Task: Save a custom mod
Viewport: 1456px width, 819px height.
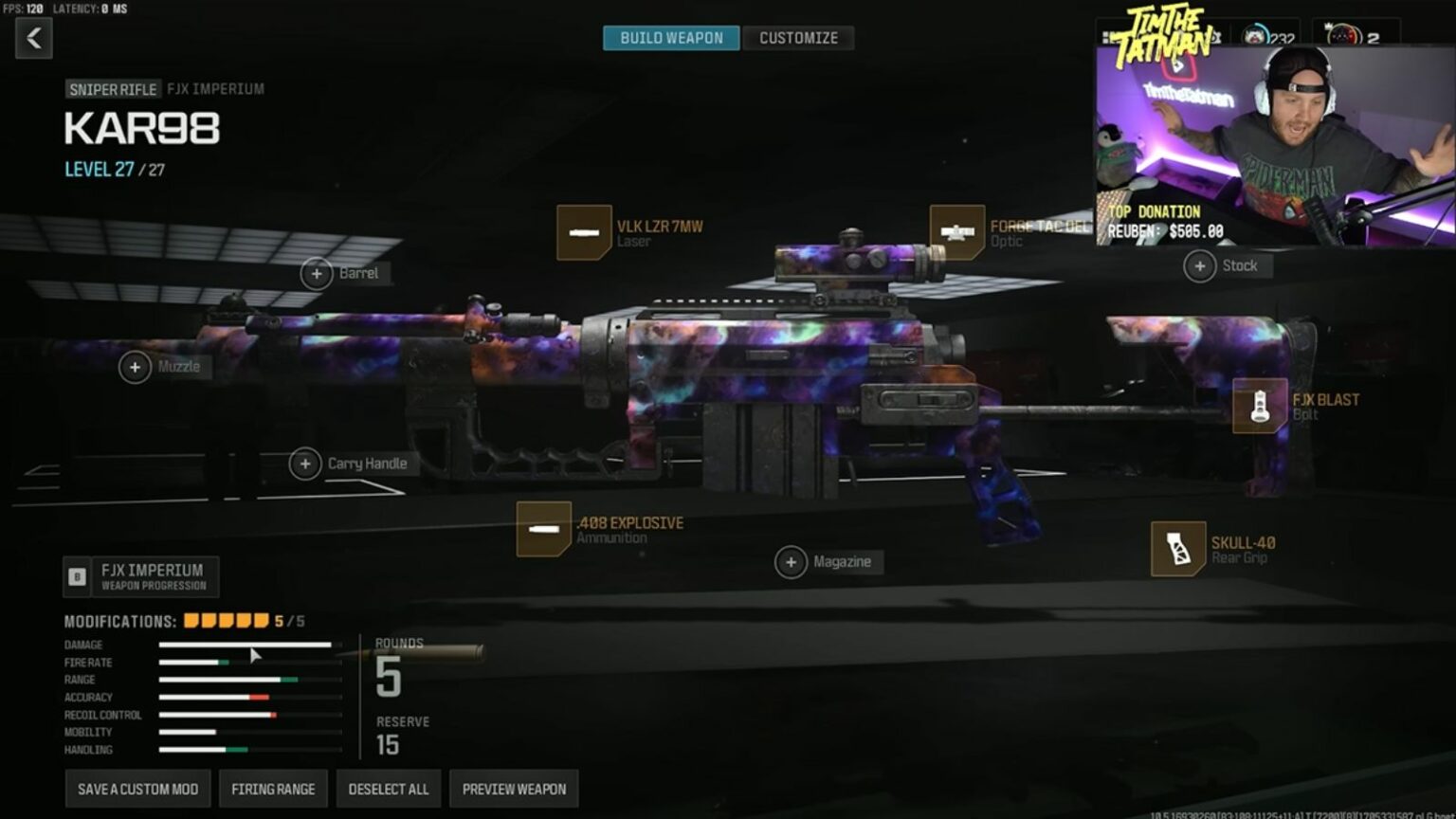Action: coord(137,789)
